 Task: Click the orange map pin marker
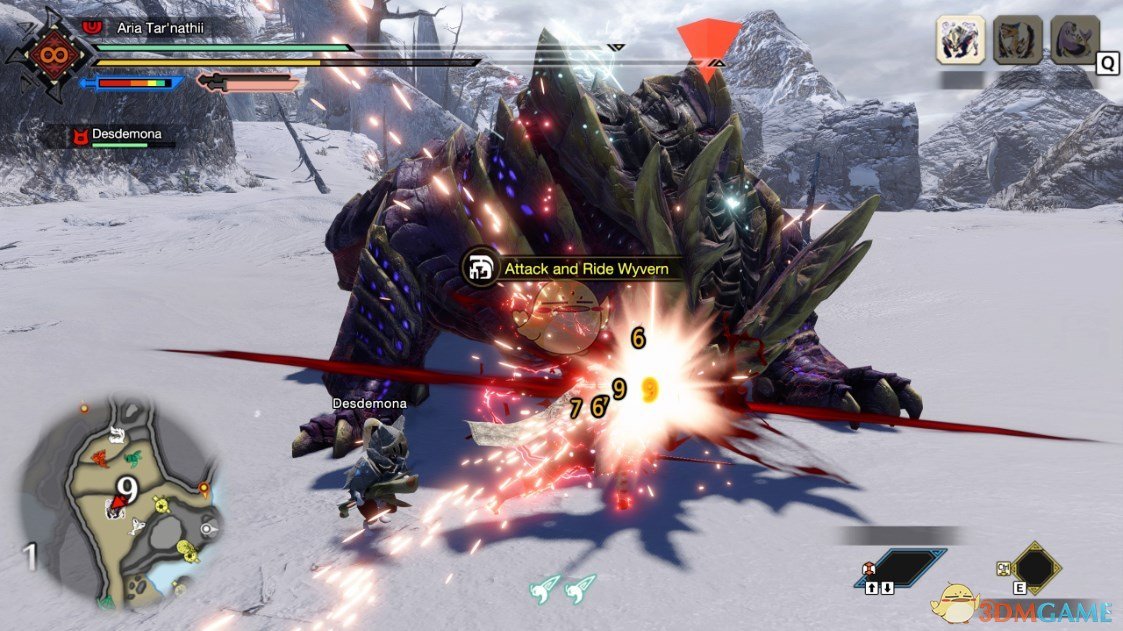pyautogui.click(x=204, y=488)
